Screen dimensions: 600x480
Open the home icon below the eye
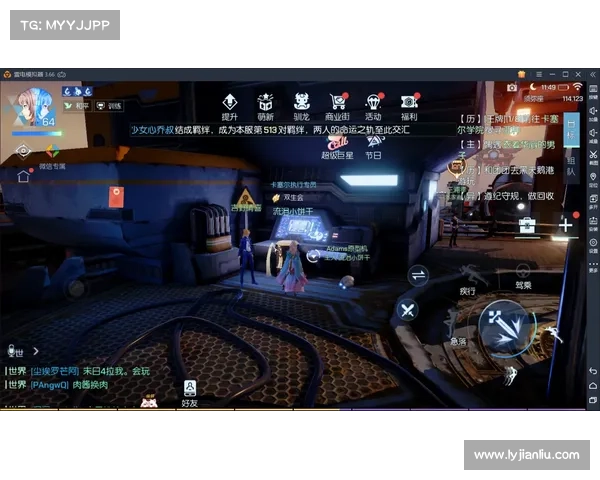(23, 176)
